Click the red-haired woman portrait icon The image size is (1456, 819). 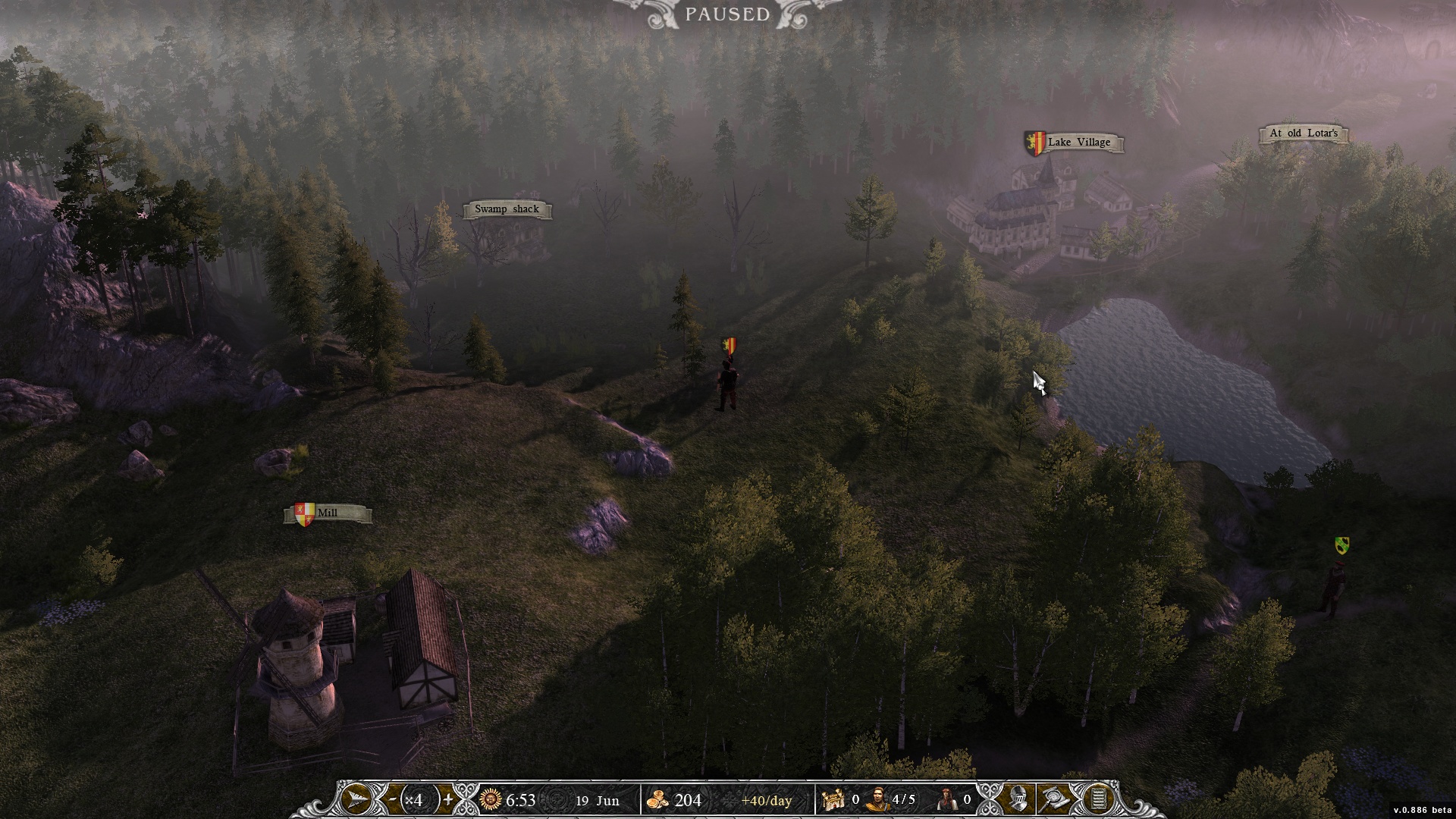[x=946, y=799]
